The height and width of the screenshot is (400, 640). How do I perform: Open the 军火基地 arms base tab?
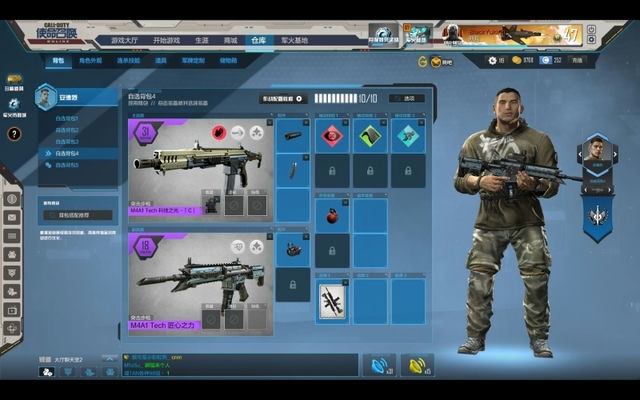(294, 41)
